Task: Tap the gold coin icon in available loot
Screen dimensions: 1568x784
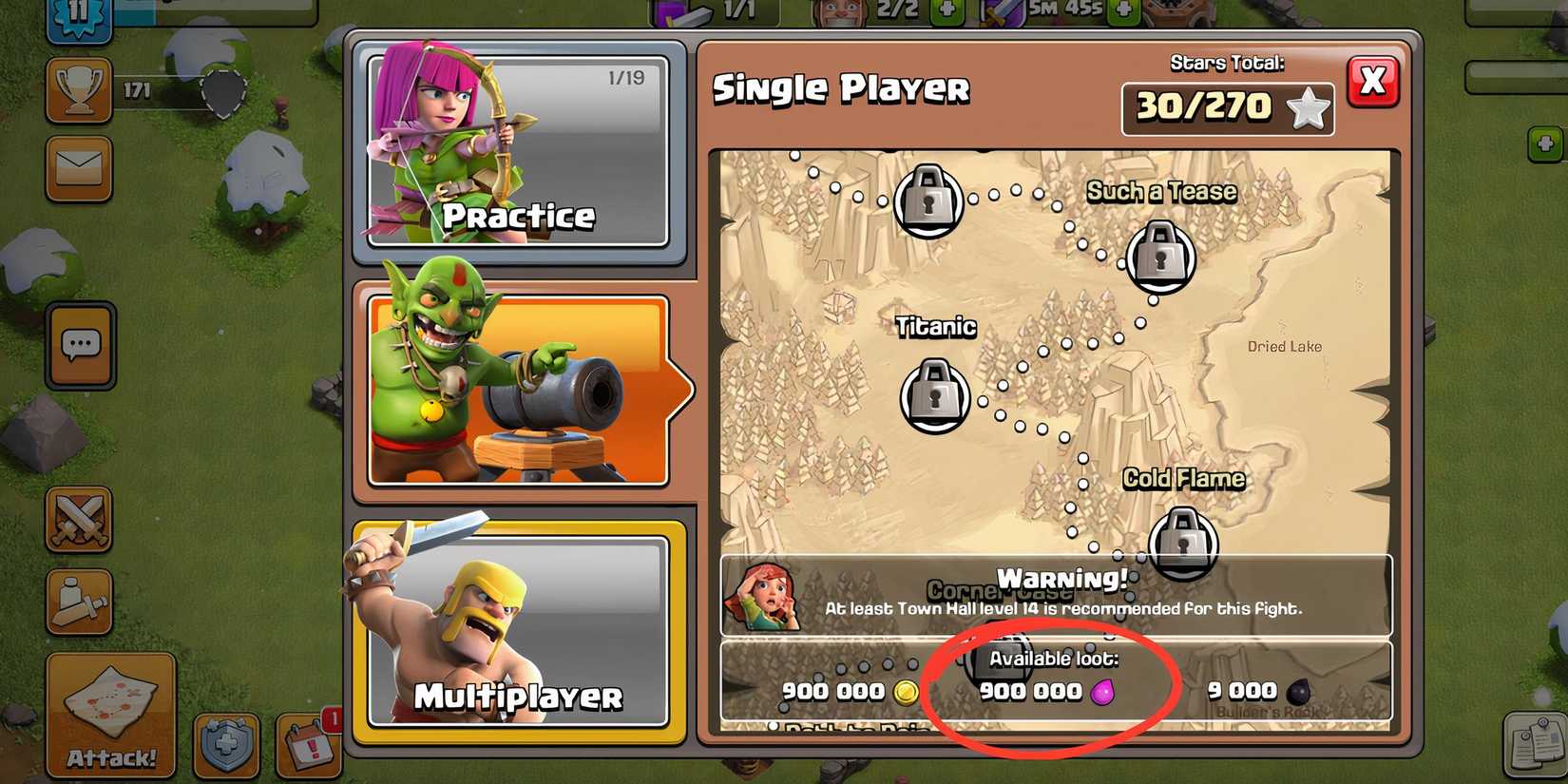Action: coord(908,691)
